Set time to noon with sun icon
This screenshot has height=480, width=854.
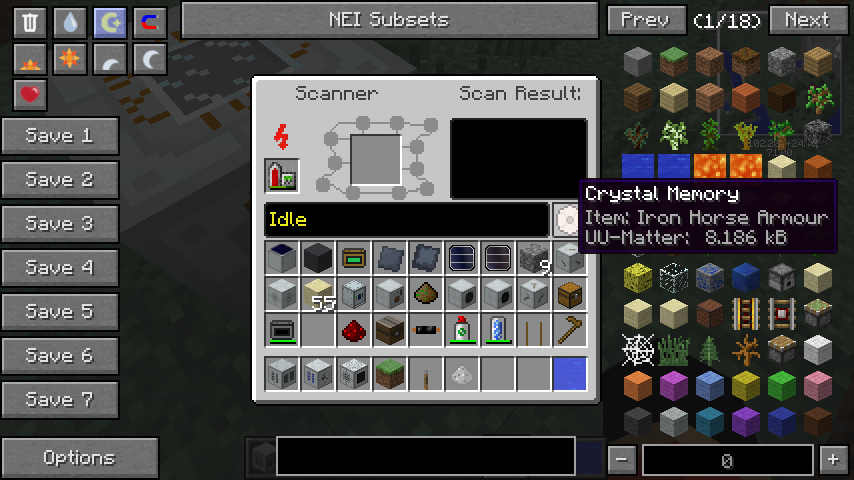(70, 60)
